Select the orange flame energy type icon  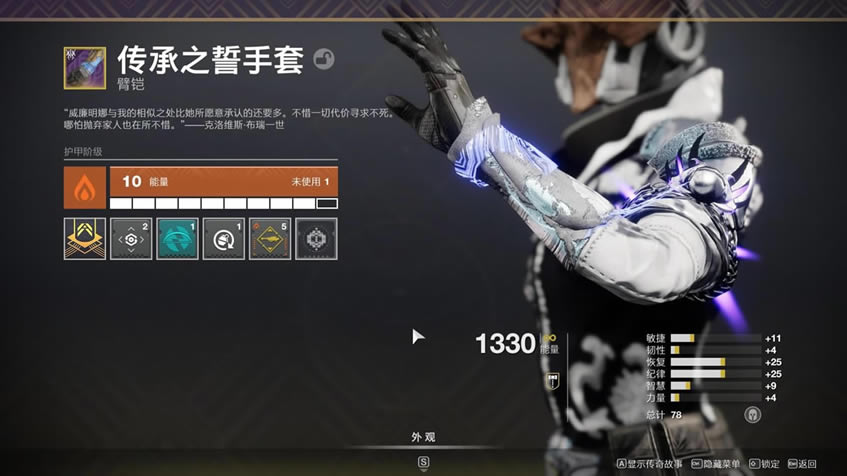coord(84,187)
